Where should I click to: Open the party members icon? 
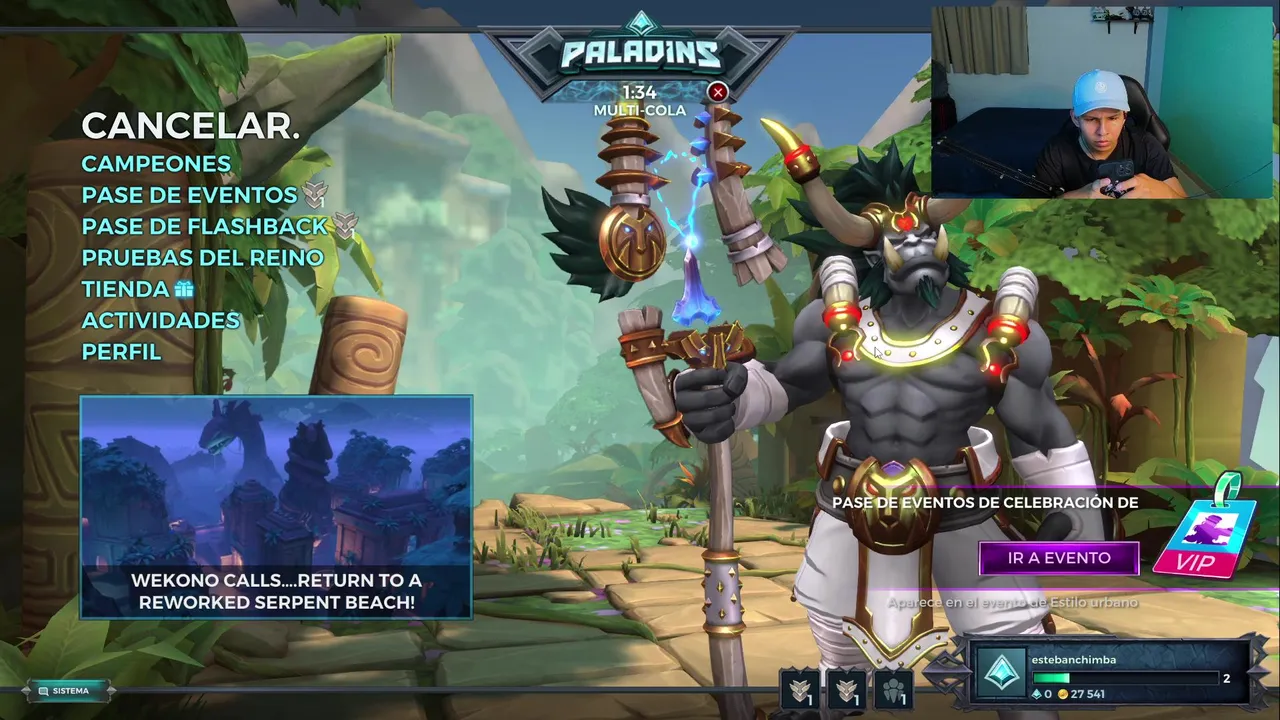(x=894, y=689)
